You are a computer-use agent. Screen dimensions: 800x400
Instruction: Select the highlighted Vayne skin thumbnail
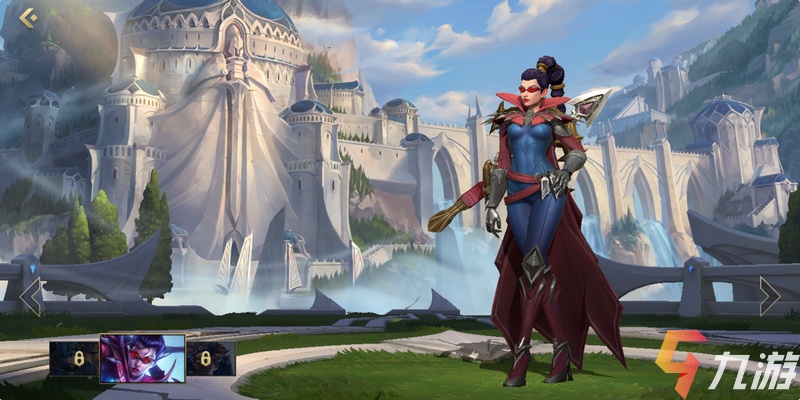click(x=142, y=359)
